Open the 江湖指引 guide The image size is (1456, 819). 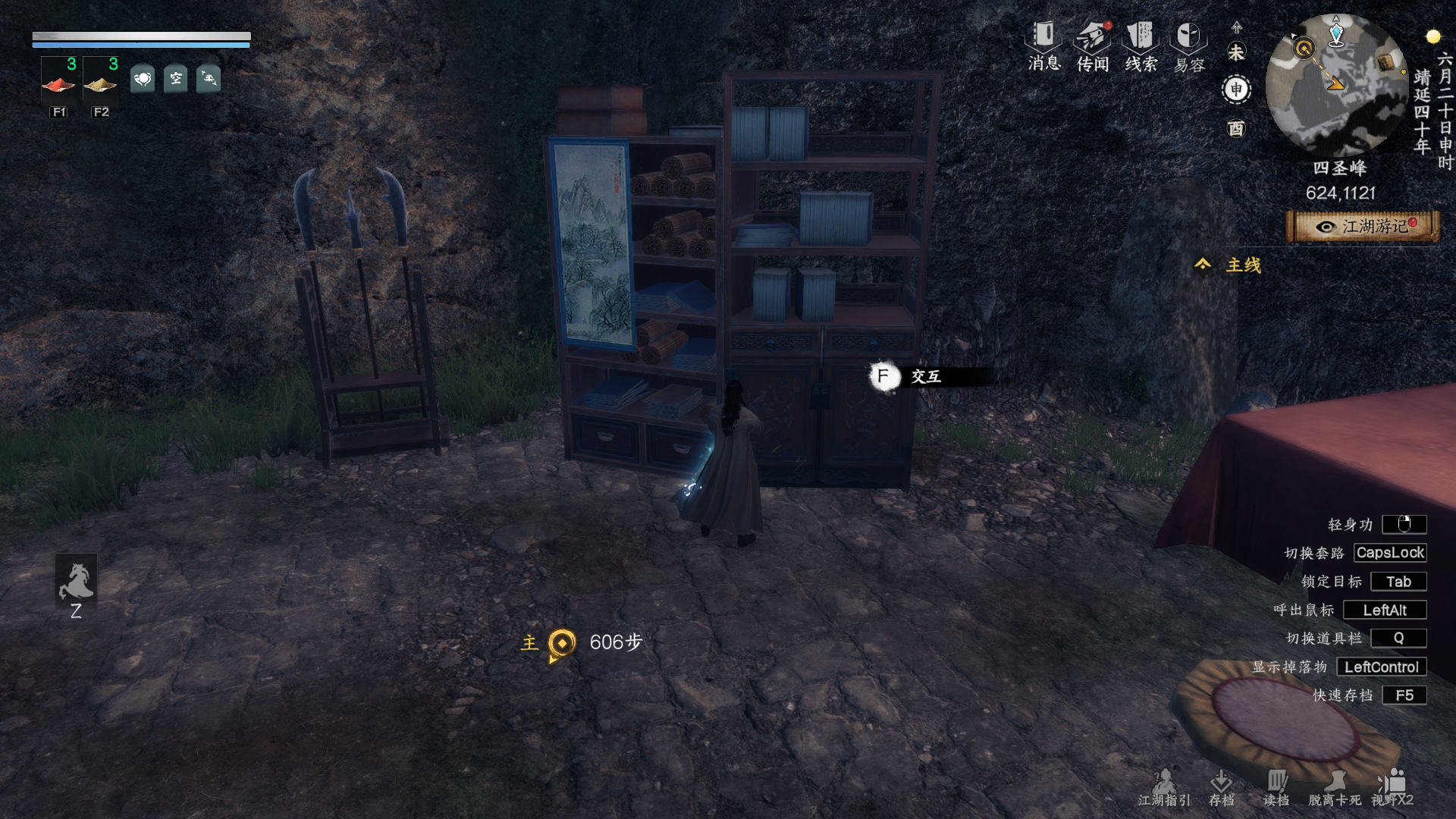(1164, 787)
